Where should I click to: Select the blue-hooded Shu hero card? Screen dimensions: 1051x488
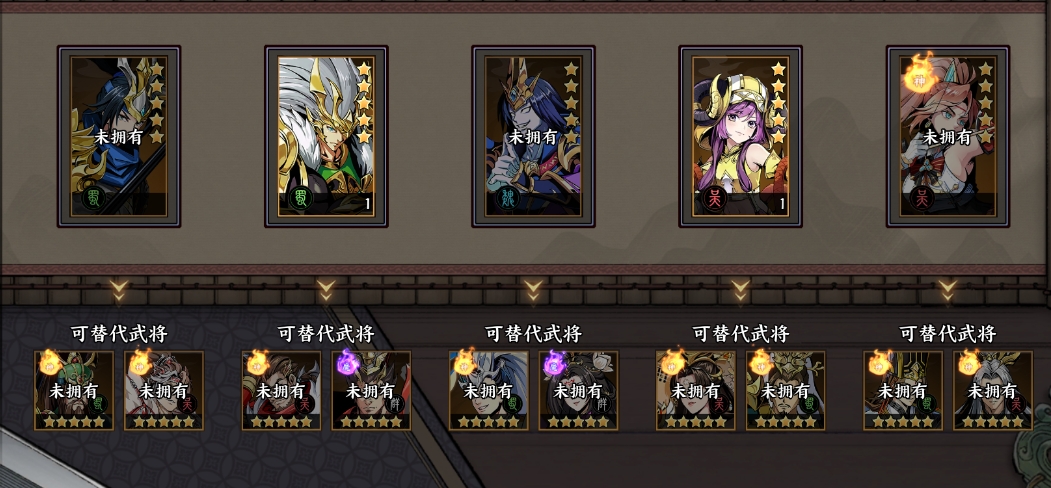click(119, 135)
